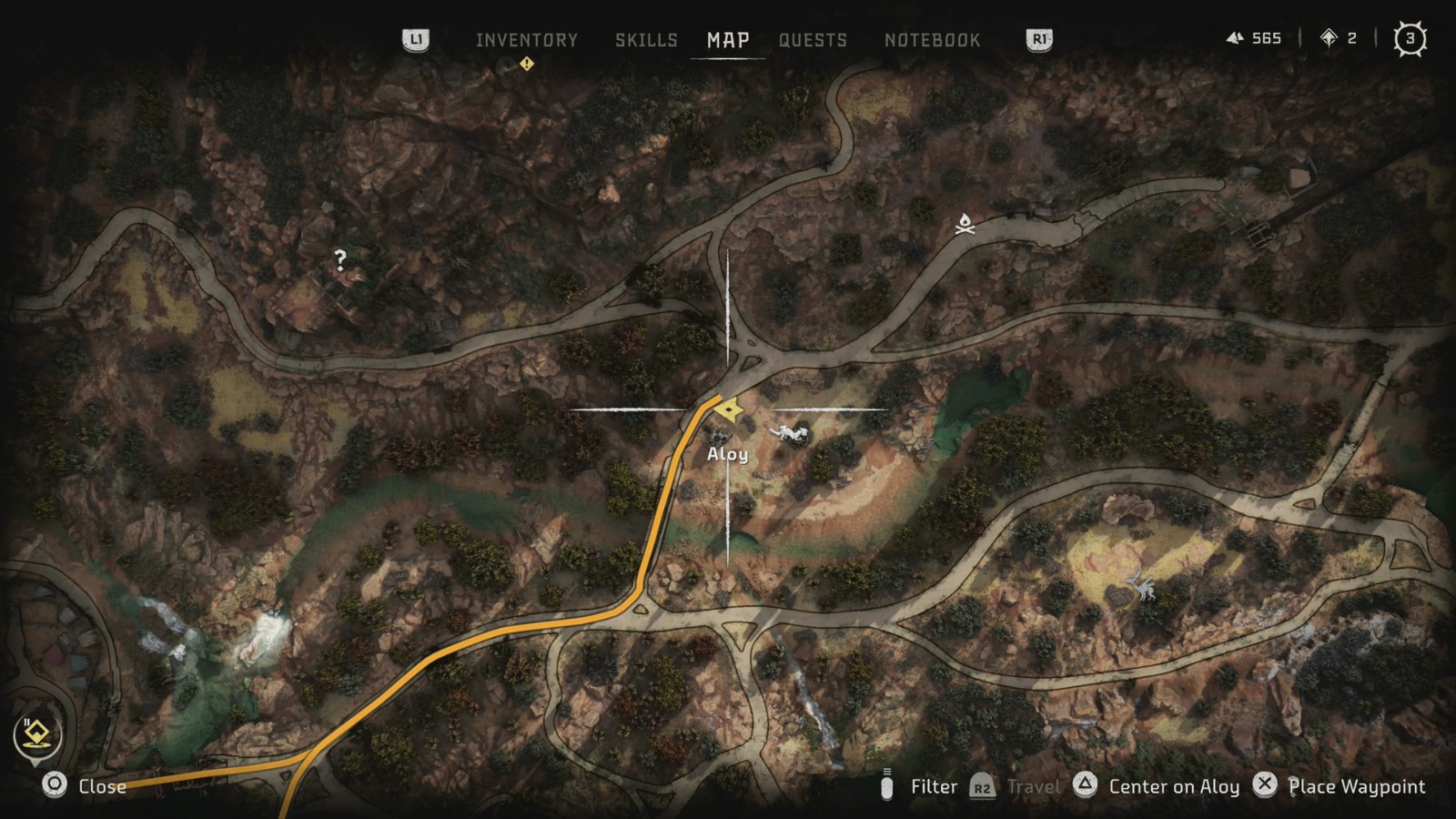Select the machine site icon in the yellow clearing
The height and width of the screenshot is (819, 1456).
point(1141,585)
